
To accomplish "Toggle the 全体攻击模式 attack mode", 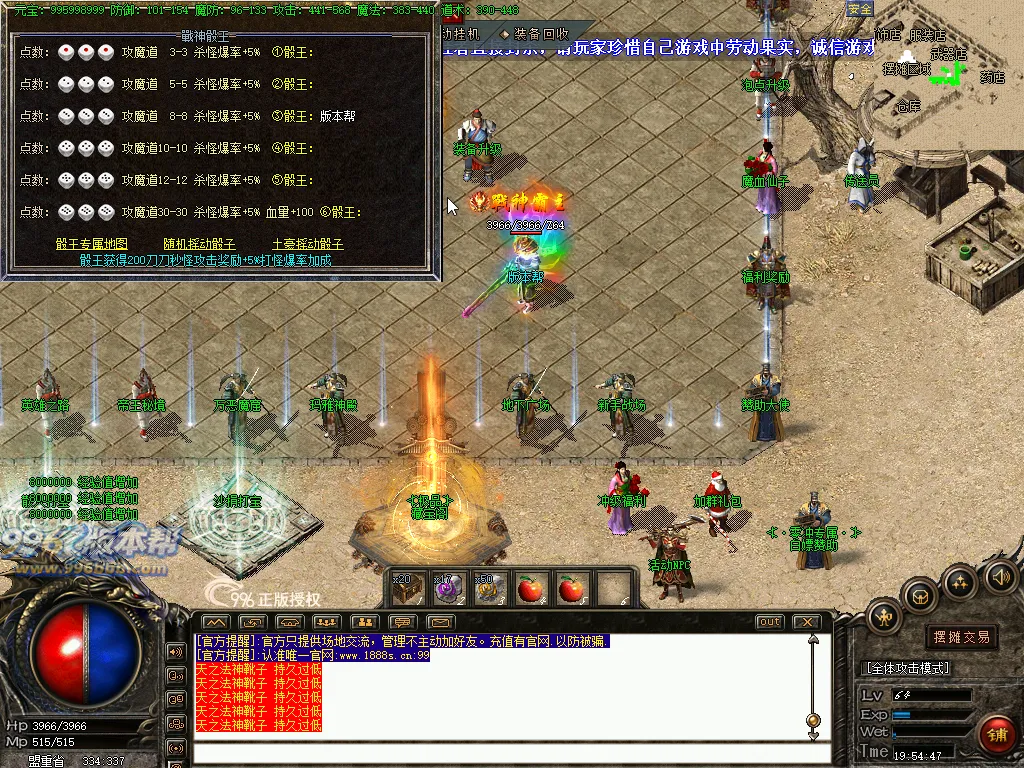I will coord(906,668).
